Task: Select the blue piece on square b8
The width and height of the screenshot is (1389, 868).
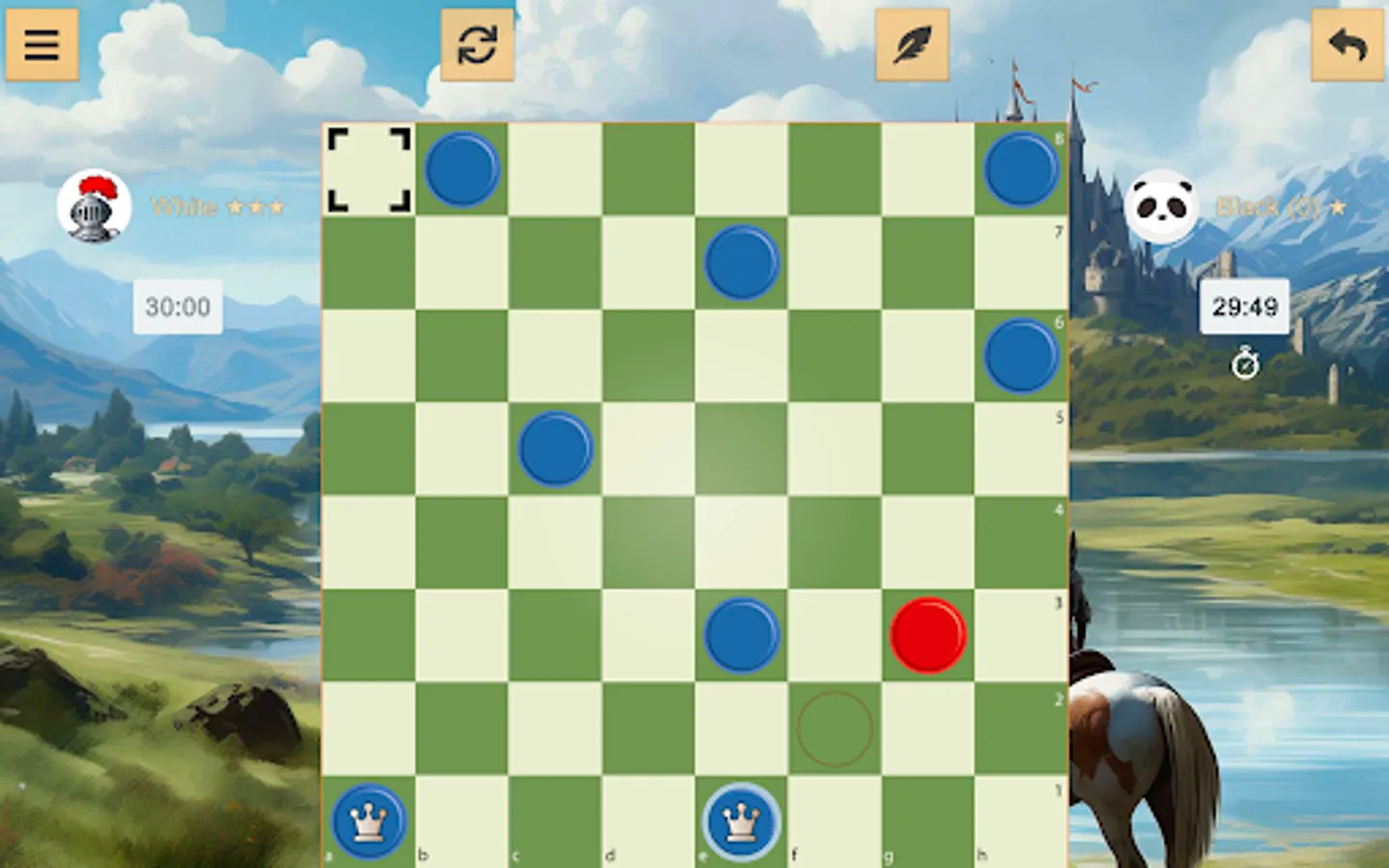Action: click(x=463, y=169)
